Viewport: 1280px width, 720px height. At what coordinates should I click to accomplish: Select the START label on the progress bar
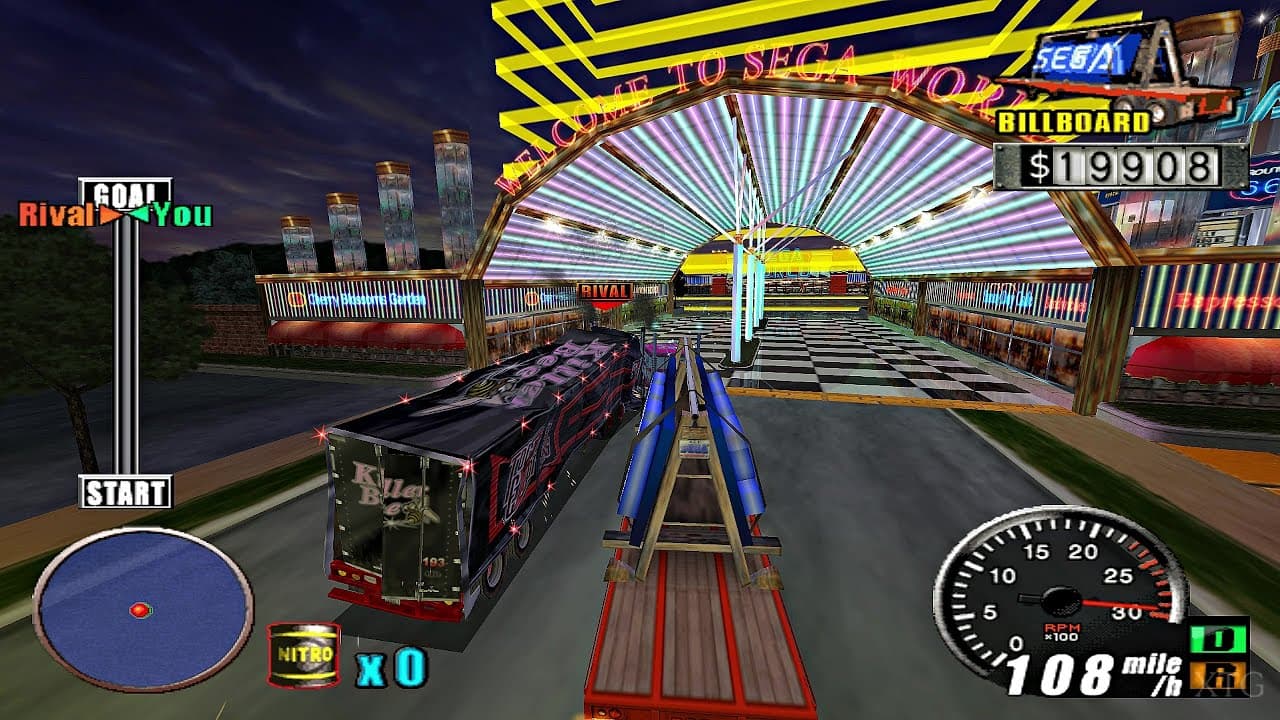click(x=125, y=492)
